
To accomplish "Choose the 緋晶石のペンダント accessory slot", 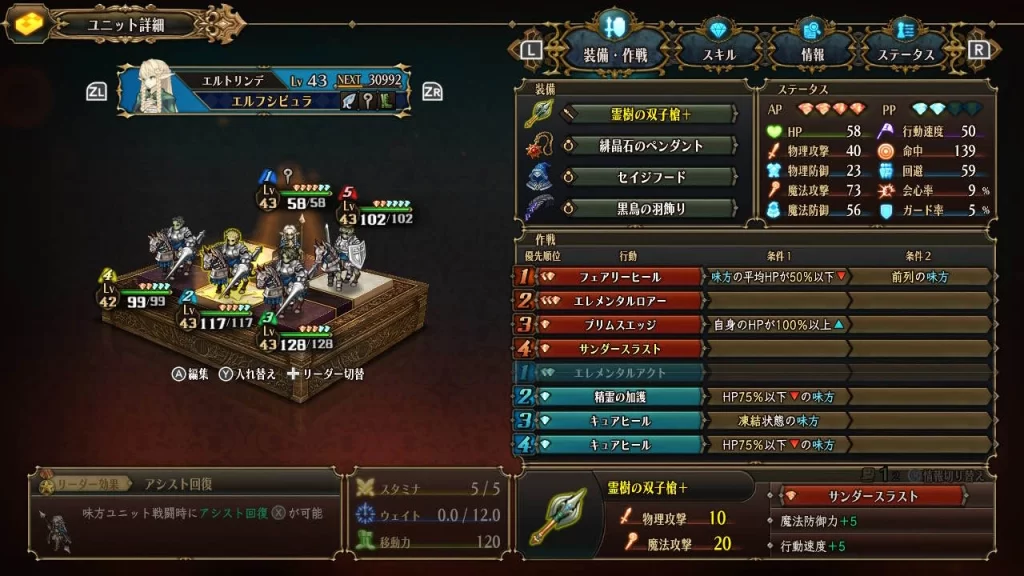I will 652,146.
